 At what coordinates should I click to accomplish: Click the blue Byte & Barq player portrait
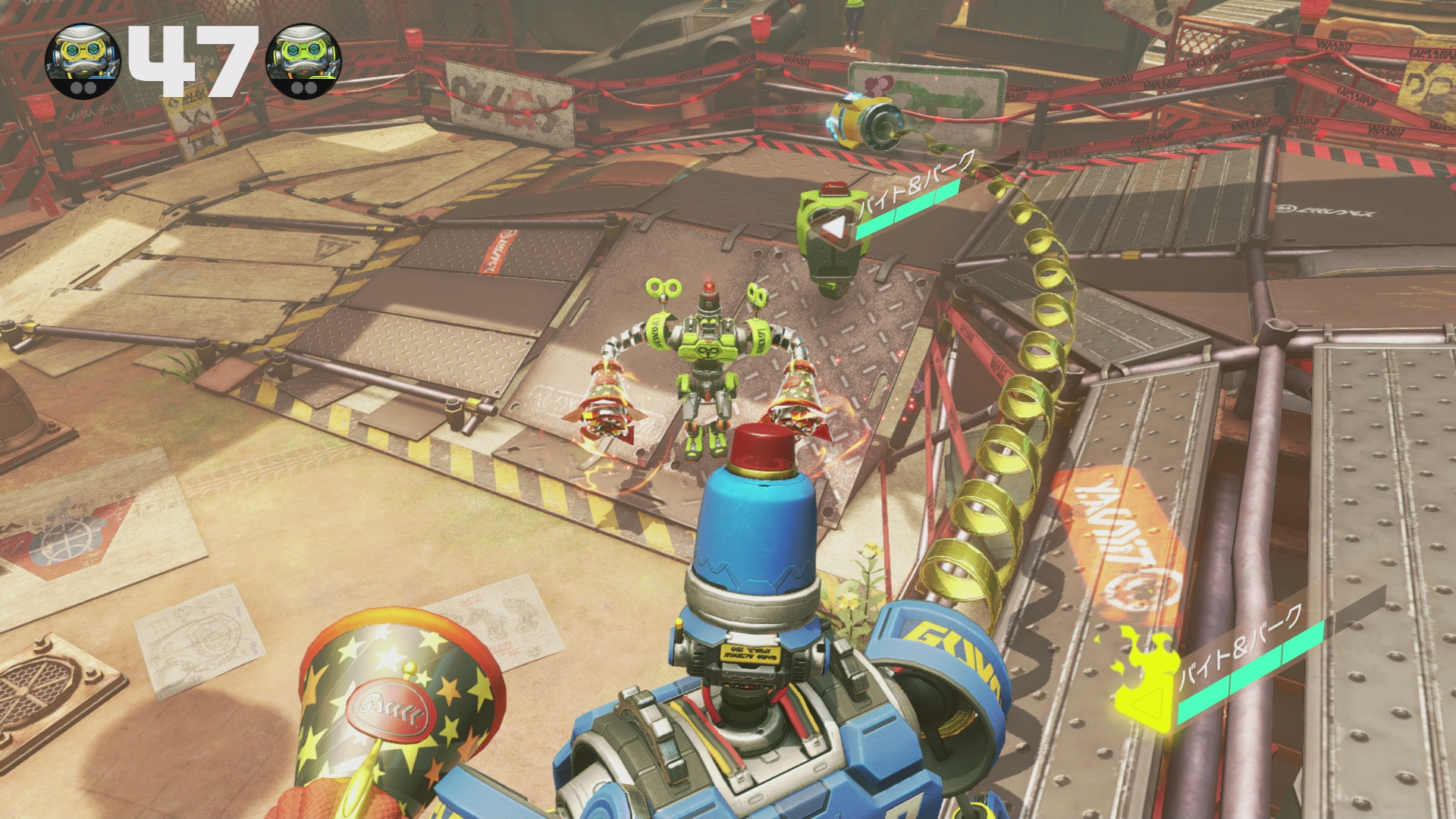[x=83, y=61]
